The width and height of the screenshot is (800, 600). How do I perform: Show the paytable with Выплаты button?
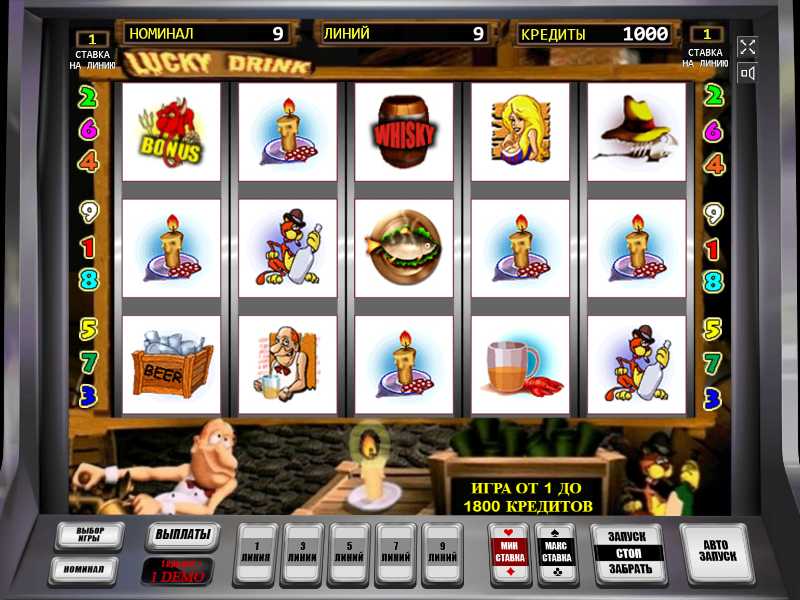tap(182, 535)
